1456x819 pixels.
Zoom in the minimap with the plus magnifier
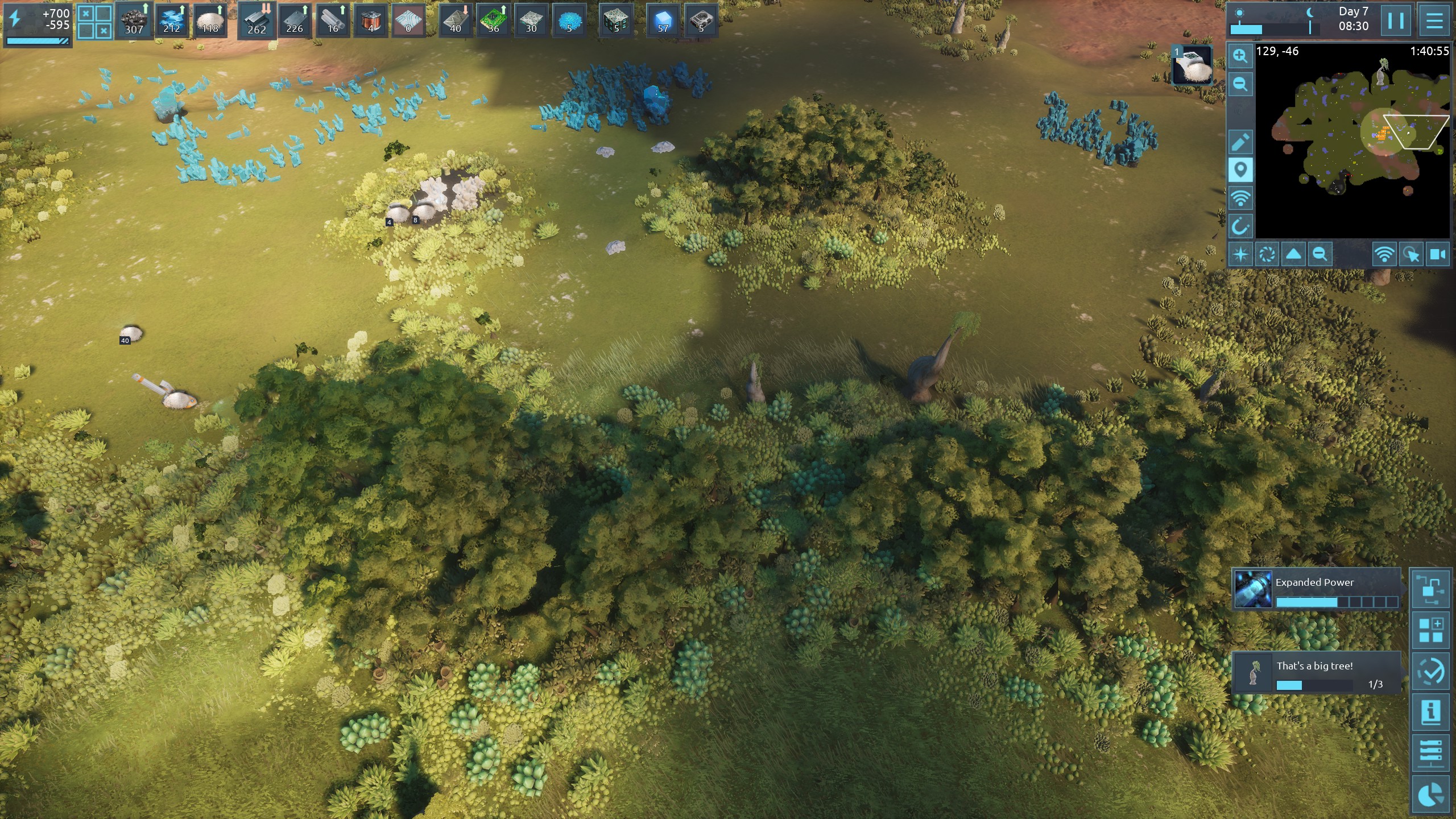tap(1240, 56)
